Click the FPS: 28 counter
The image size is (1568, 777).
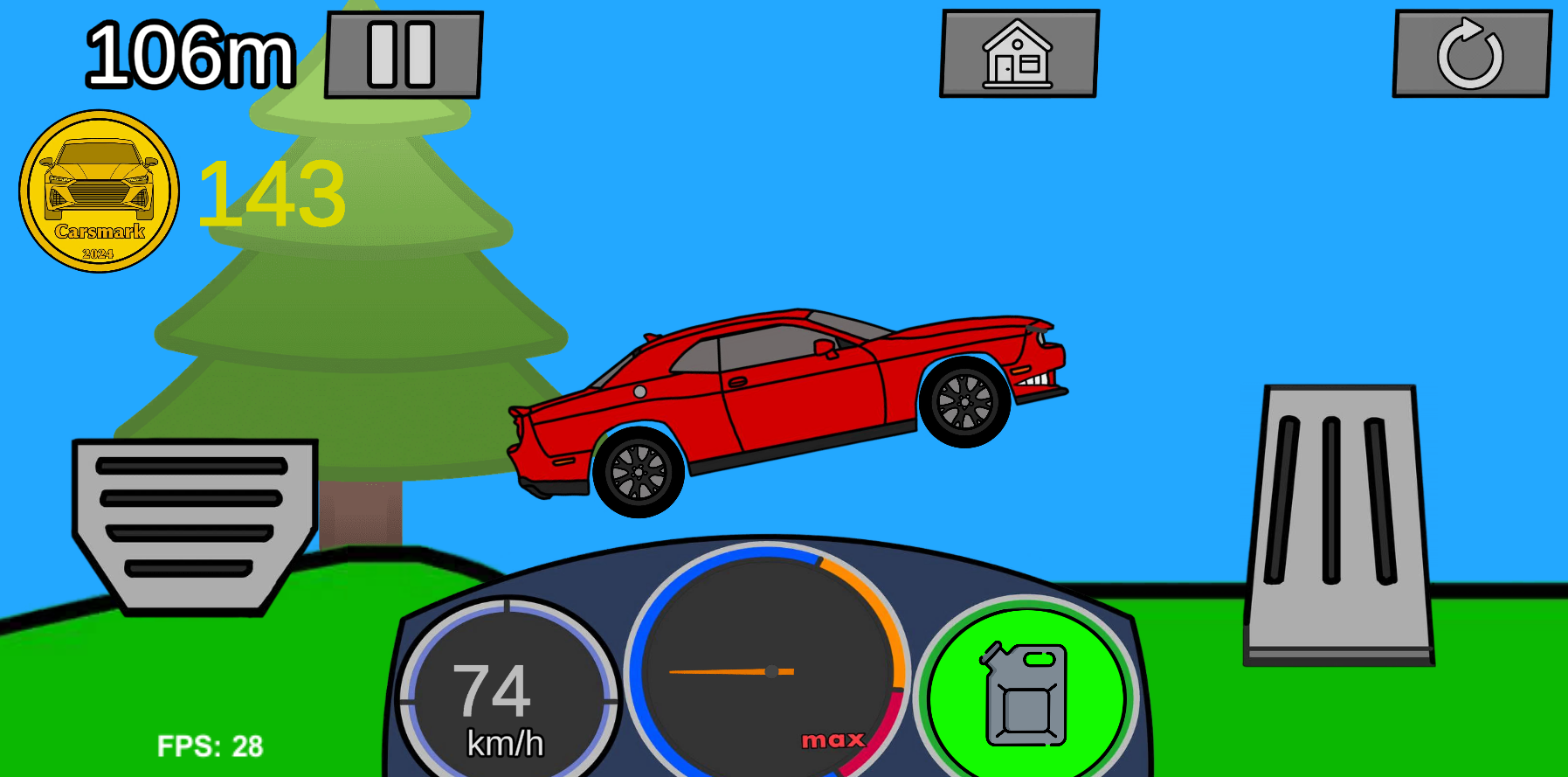coord(211,746)
